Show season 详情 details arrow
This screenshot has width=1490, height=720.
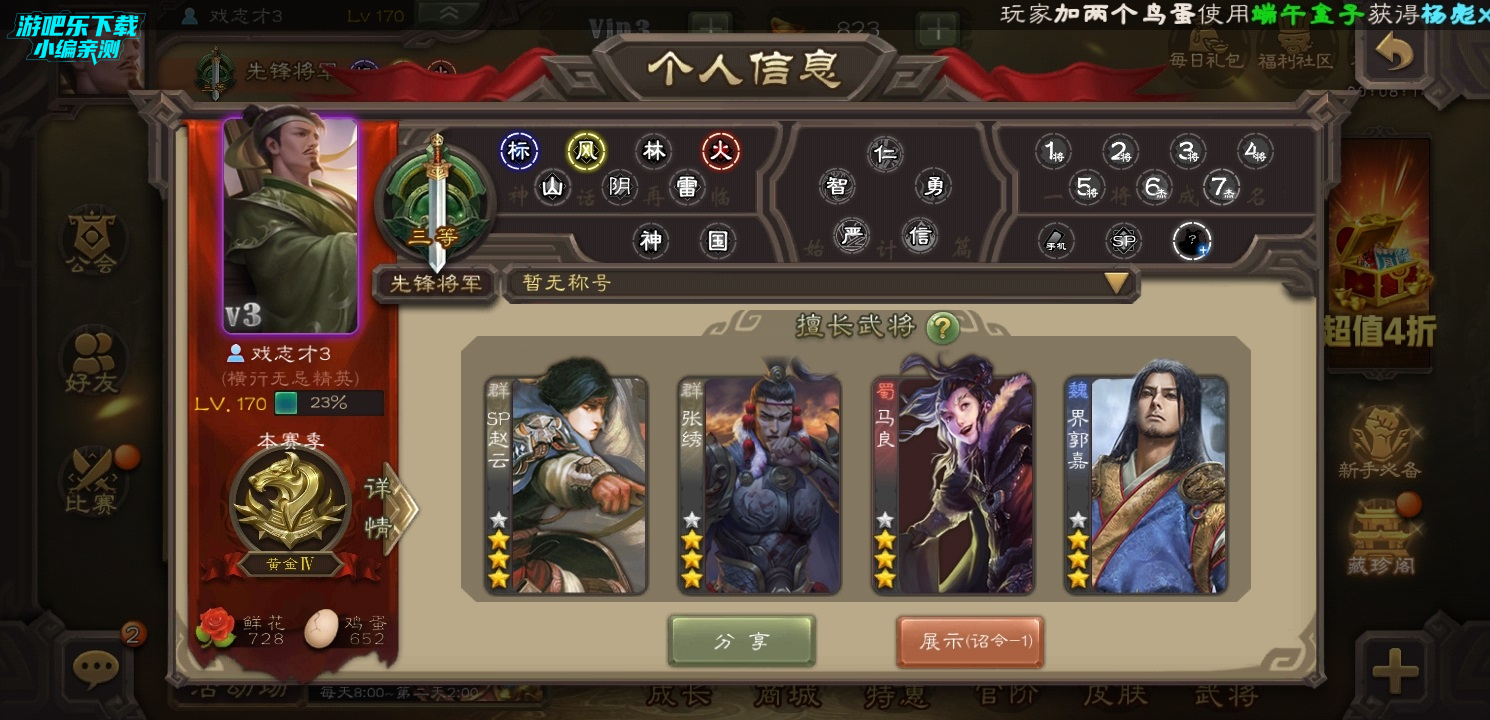[392, 510]
